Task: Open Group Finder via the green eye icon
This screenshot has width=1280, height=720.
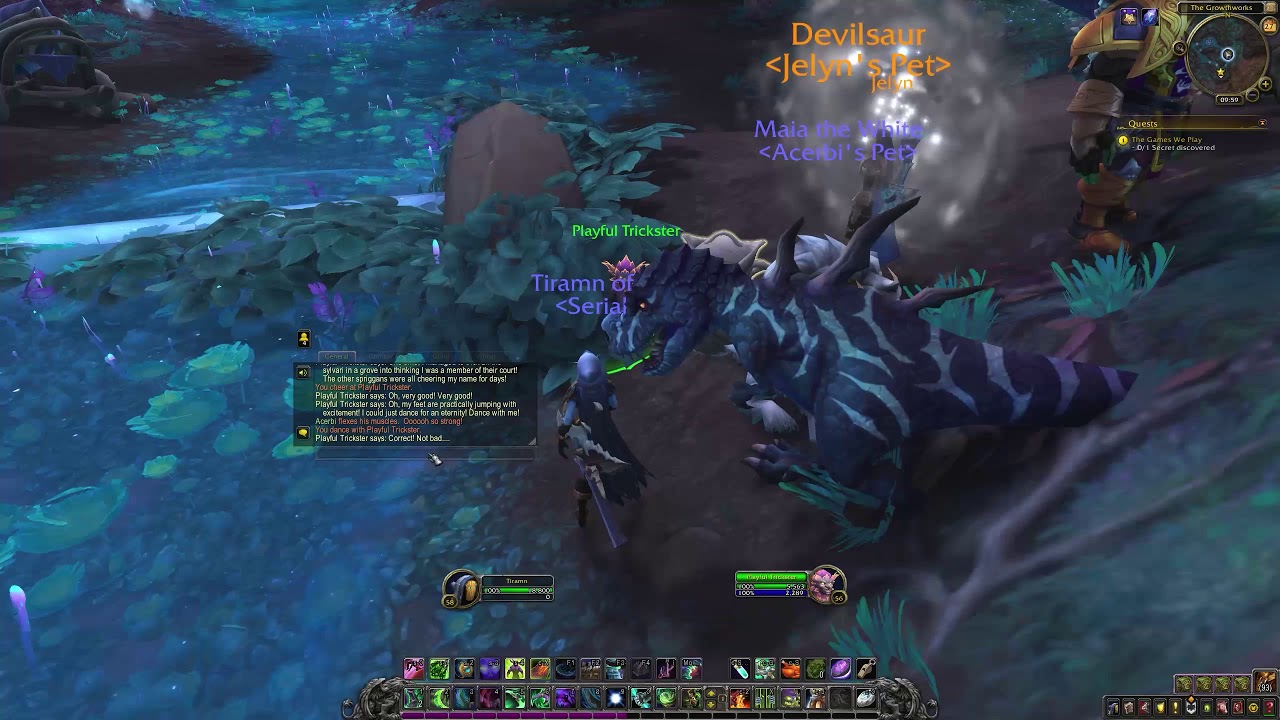Action: click(1207, 706)
